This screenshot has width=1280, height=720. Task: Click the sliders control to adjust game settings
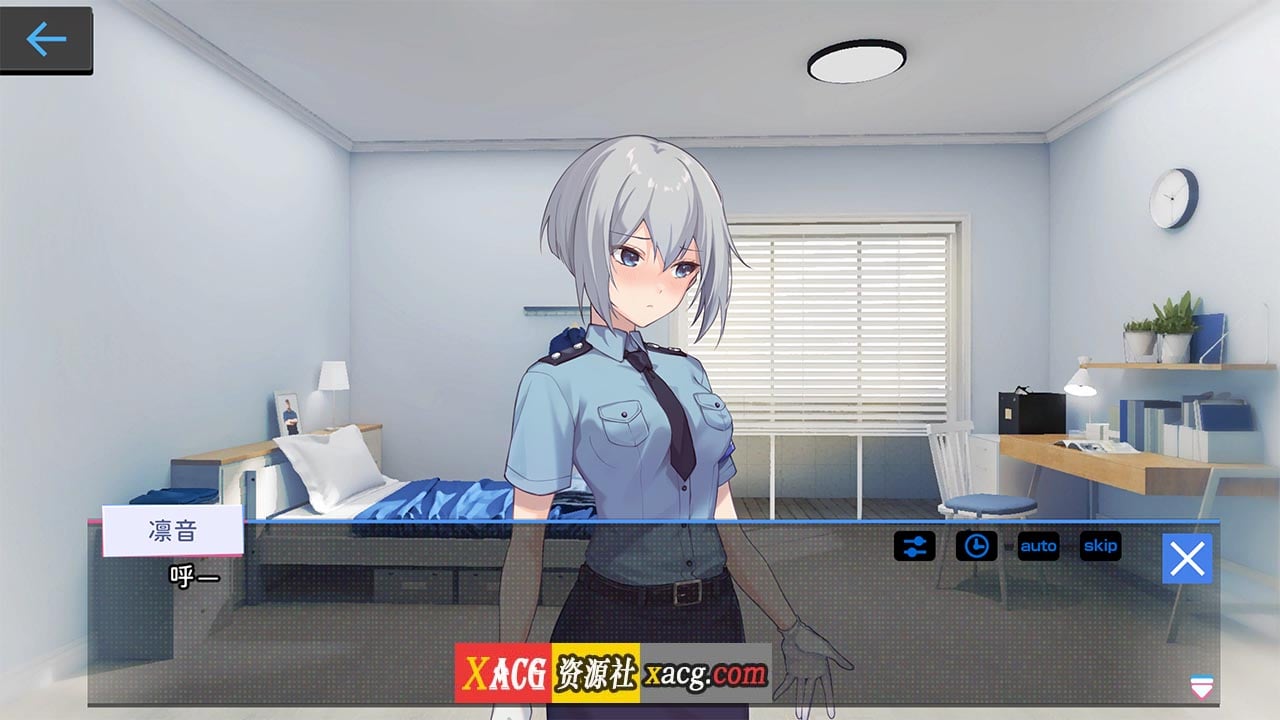[916, 547]
